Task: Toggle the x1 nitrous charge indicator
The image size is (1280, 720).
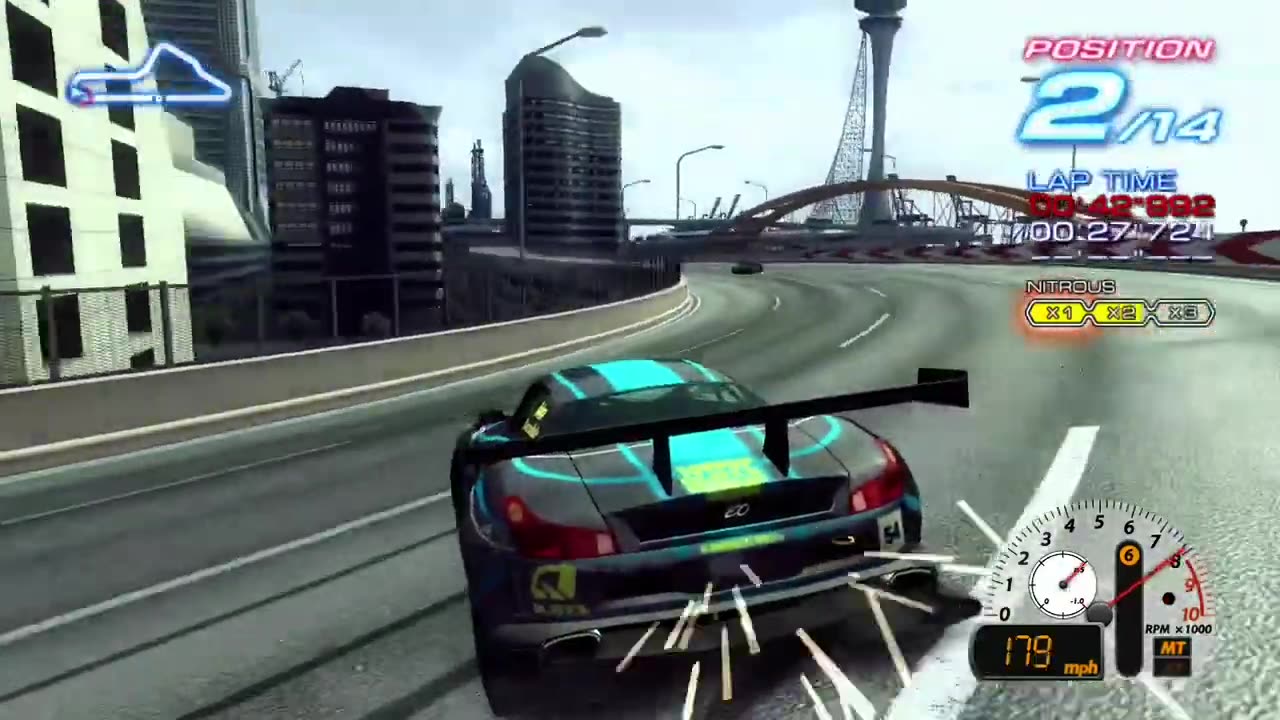Action: pos(1059,313)
